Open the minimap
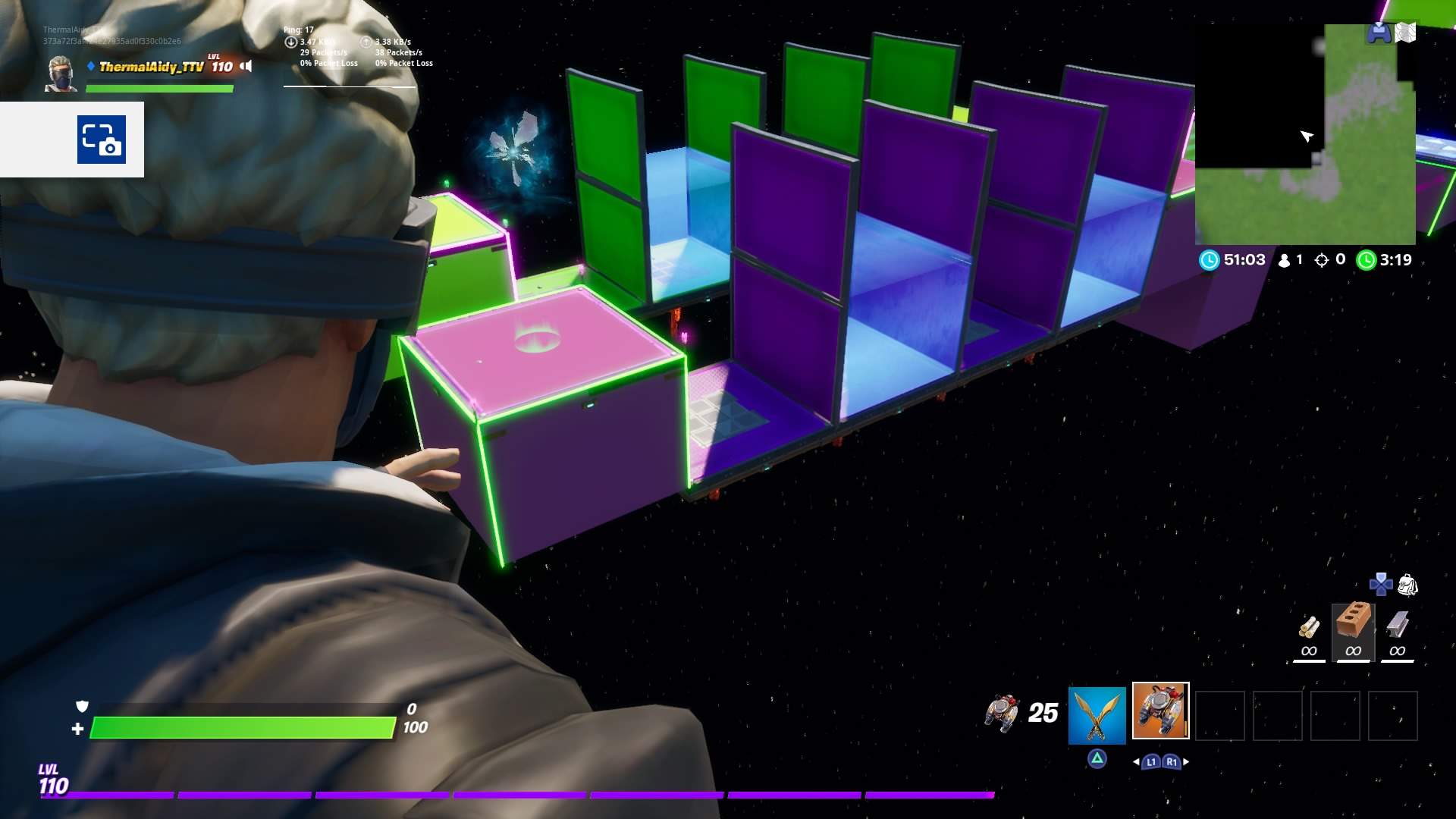 pyautogui.click(x=1304, y=135)
